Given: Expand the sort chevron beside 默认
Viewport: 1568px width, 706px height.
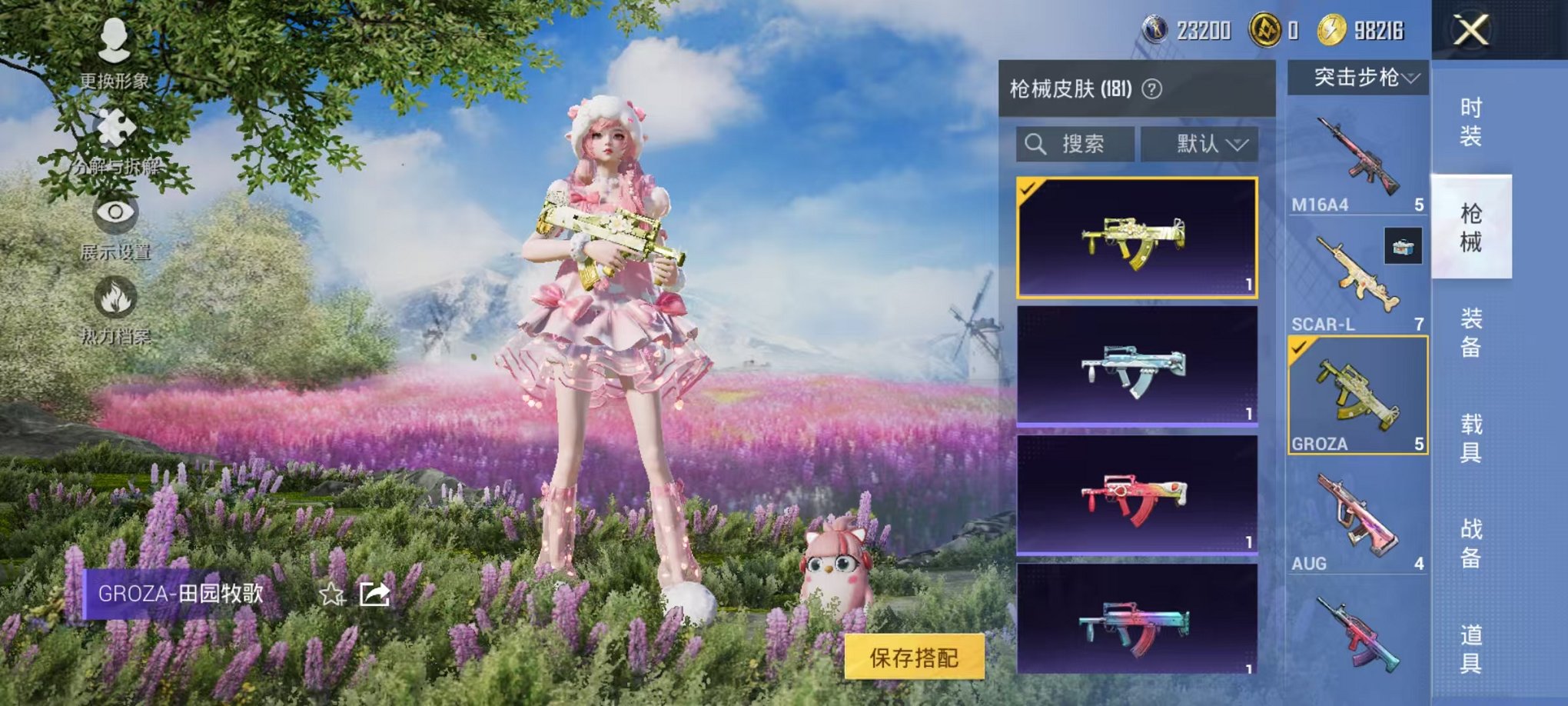Looking at the screenshot, I should pyautogui.click(x=1239, y=145).
